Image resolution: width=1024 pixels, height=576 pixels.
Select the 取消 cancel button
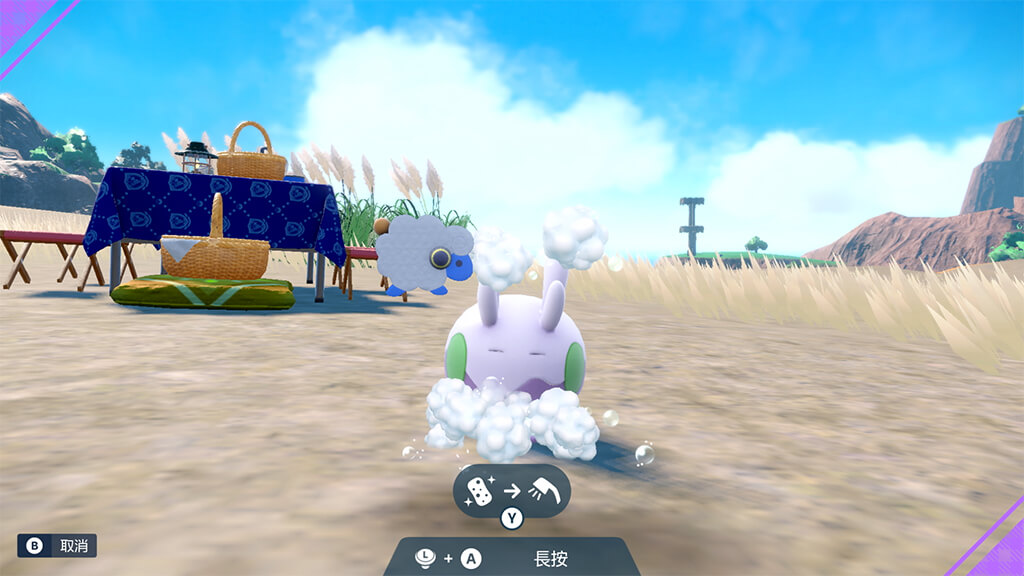coord(57,545)
